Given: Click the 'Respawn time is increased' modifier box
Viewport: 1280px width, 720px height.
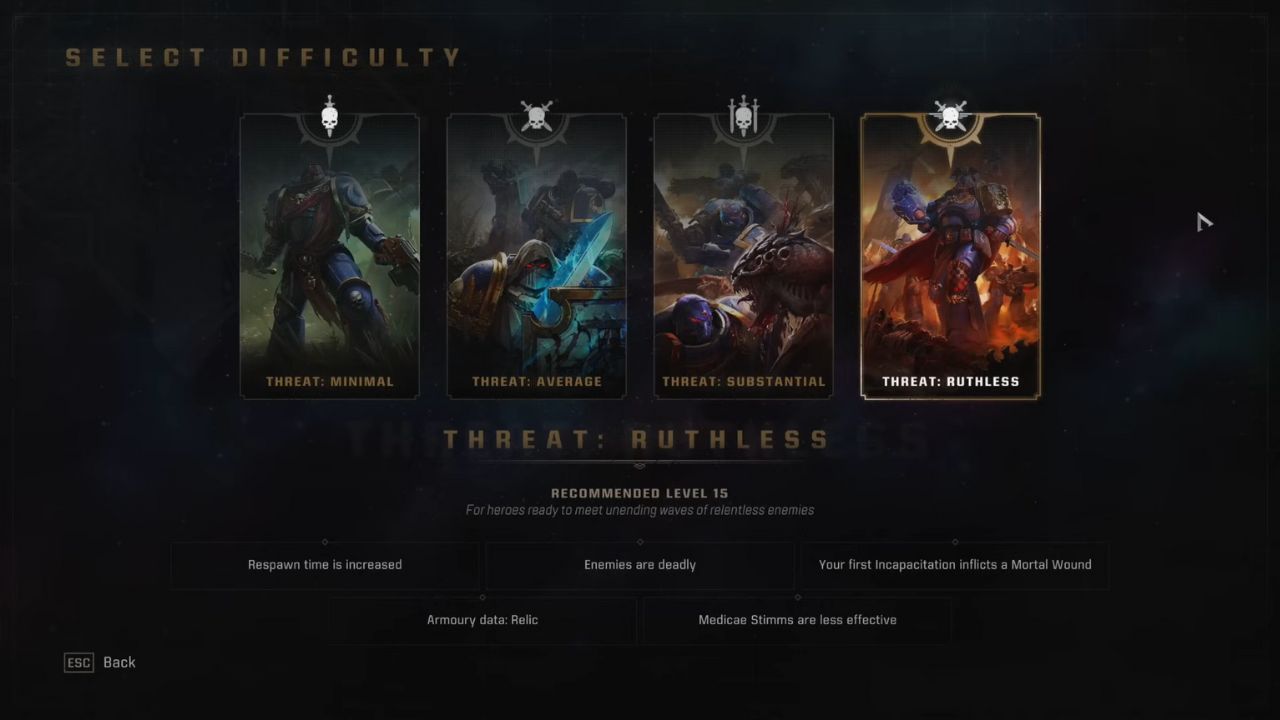Looking at the screenshot, I should point(324,564).
